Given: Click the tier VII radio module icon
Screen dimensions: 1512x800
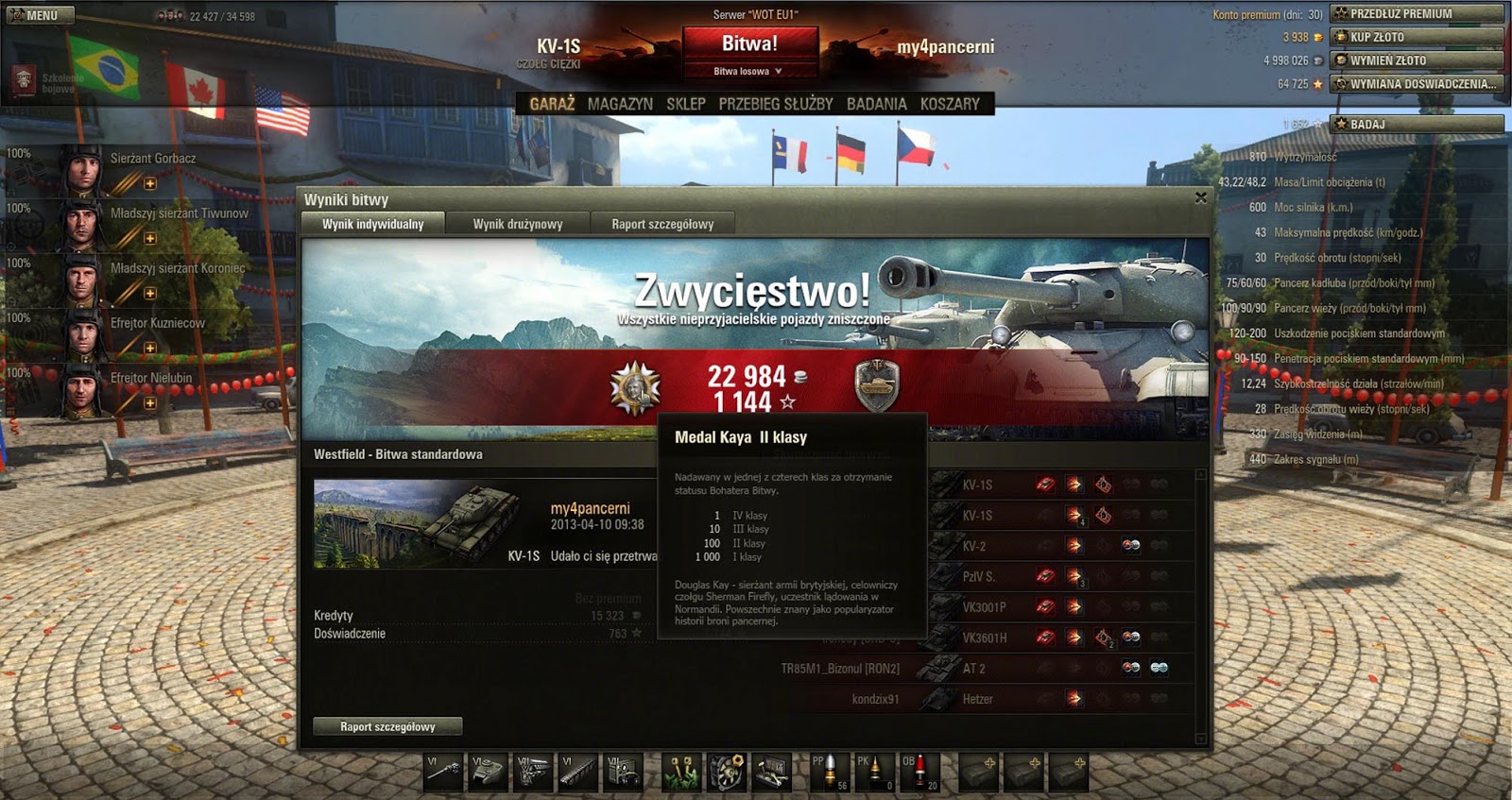Looking at the screenshot, I should coord(622,773).
